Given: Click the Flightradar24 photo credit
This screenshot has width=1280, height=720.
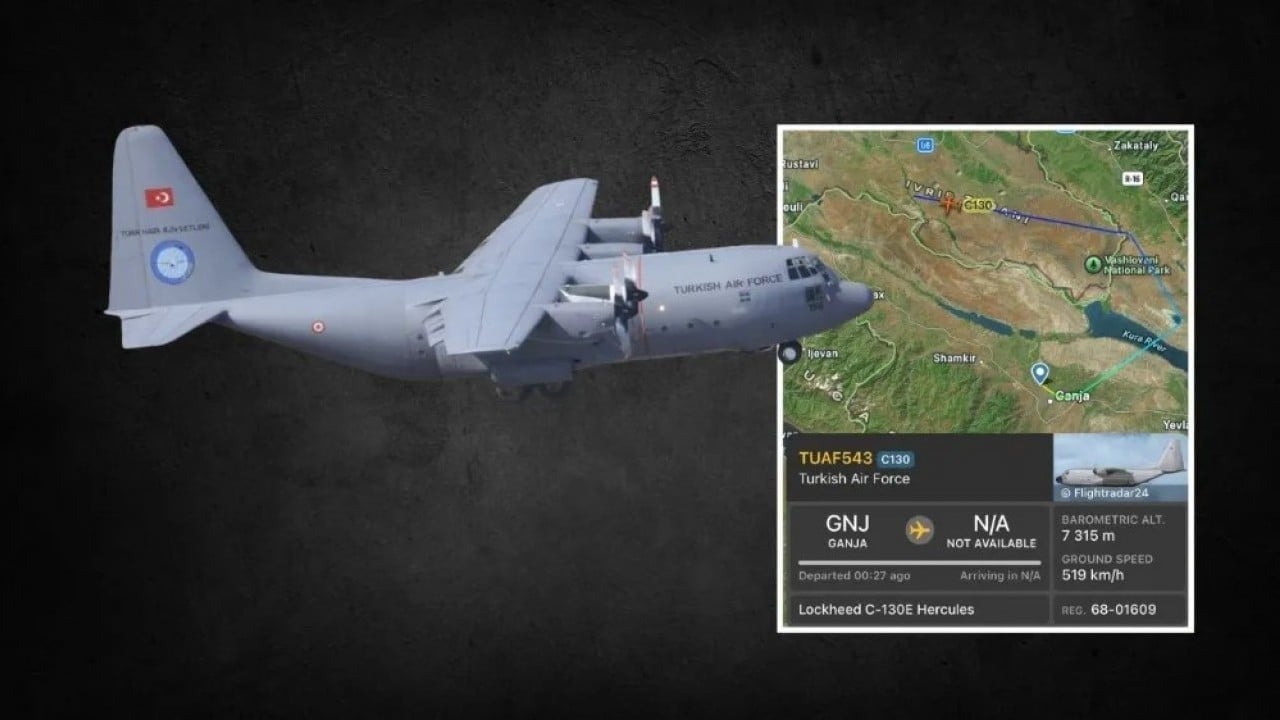Looking at the screenshot, I should click(1105, 492).
